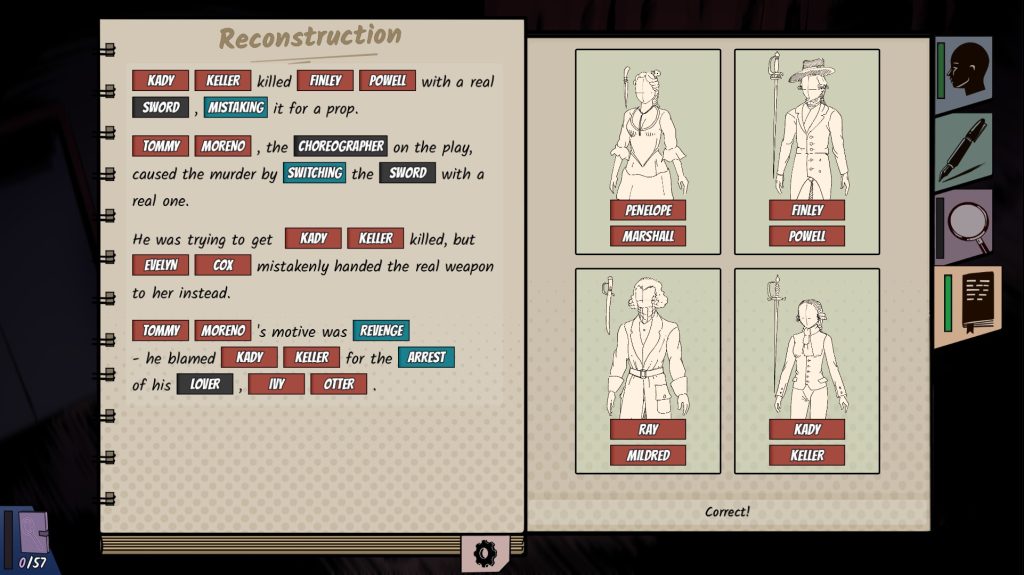1024x575 pixels.
Task: Click the ARREST word chip
Action: (426, 357)
